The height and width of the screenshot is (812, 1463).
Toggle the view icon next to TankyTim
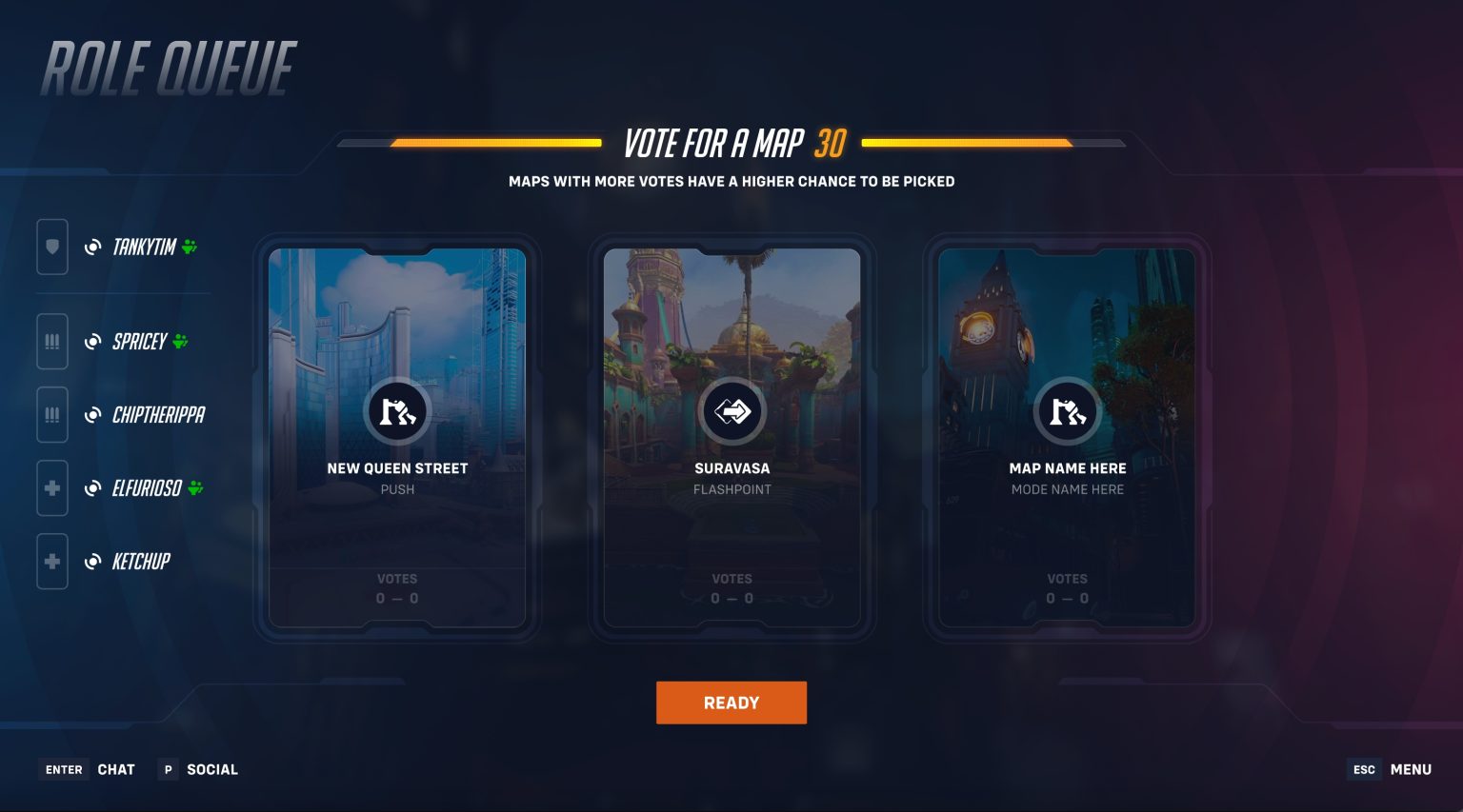[92, 246]
